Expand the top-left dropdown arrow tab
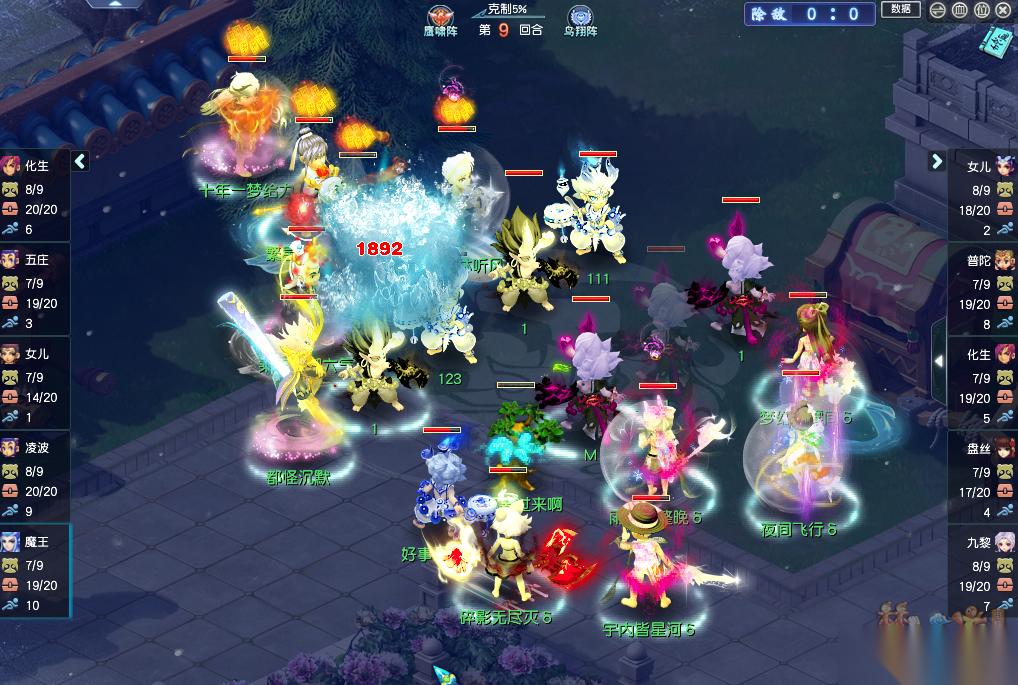This screenshot has height=685, width=1018. point(112,4)
